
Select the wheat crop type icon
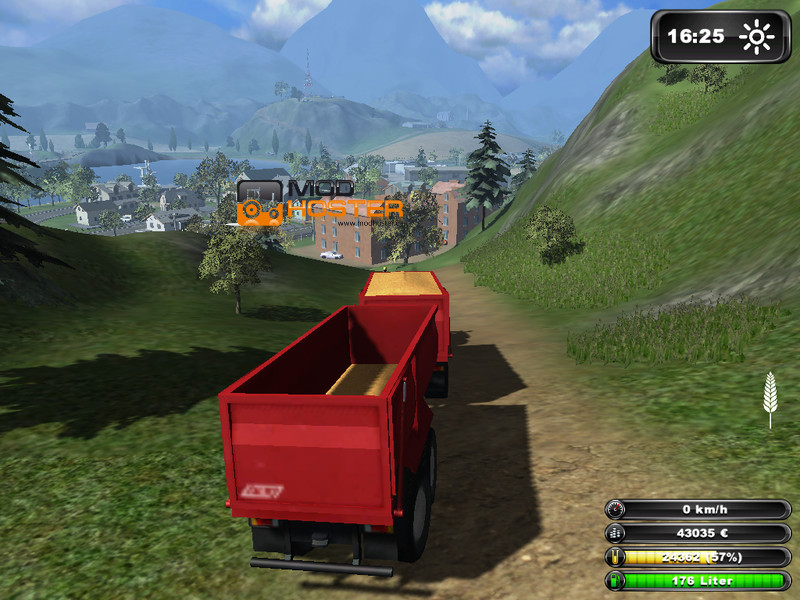click(770, 397)
